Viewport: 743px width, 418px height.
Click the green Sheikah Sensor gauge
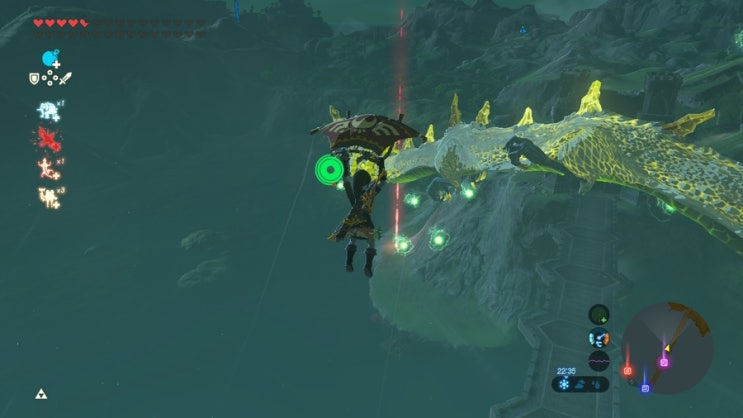point(599,314)
